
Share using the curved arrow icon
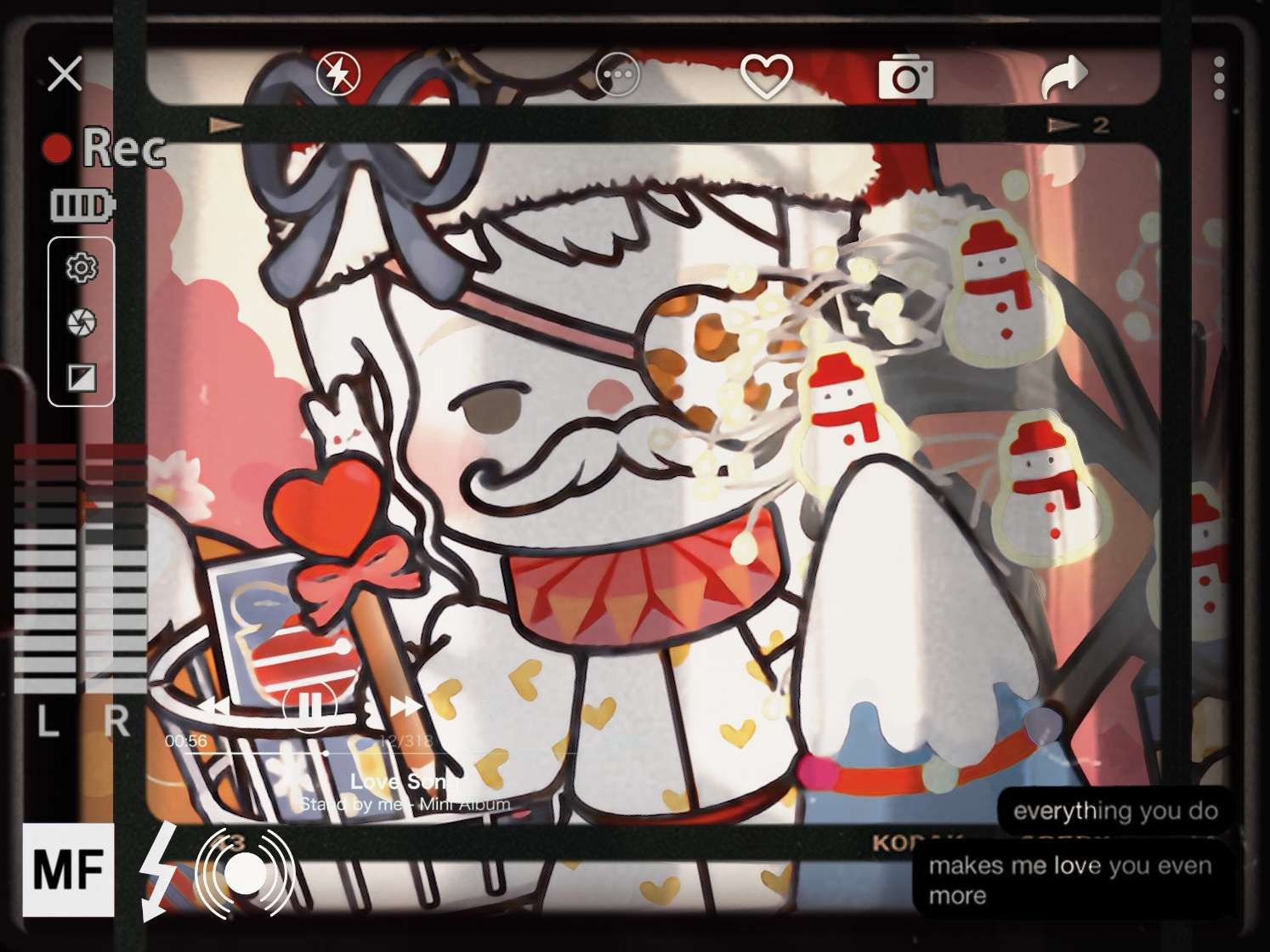click(x=1064, y=76)
